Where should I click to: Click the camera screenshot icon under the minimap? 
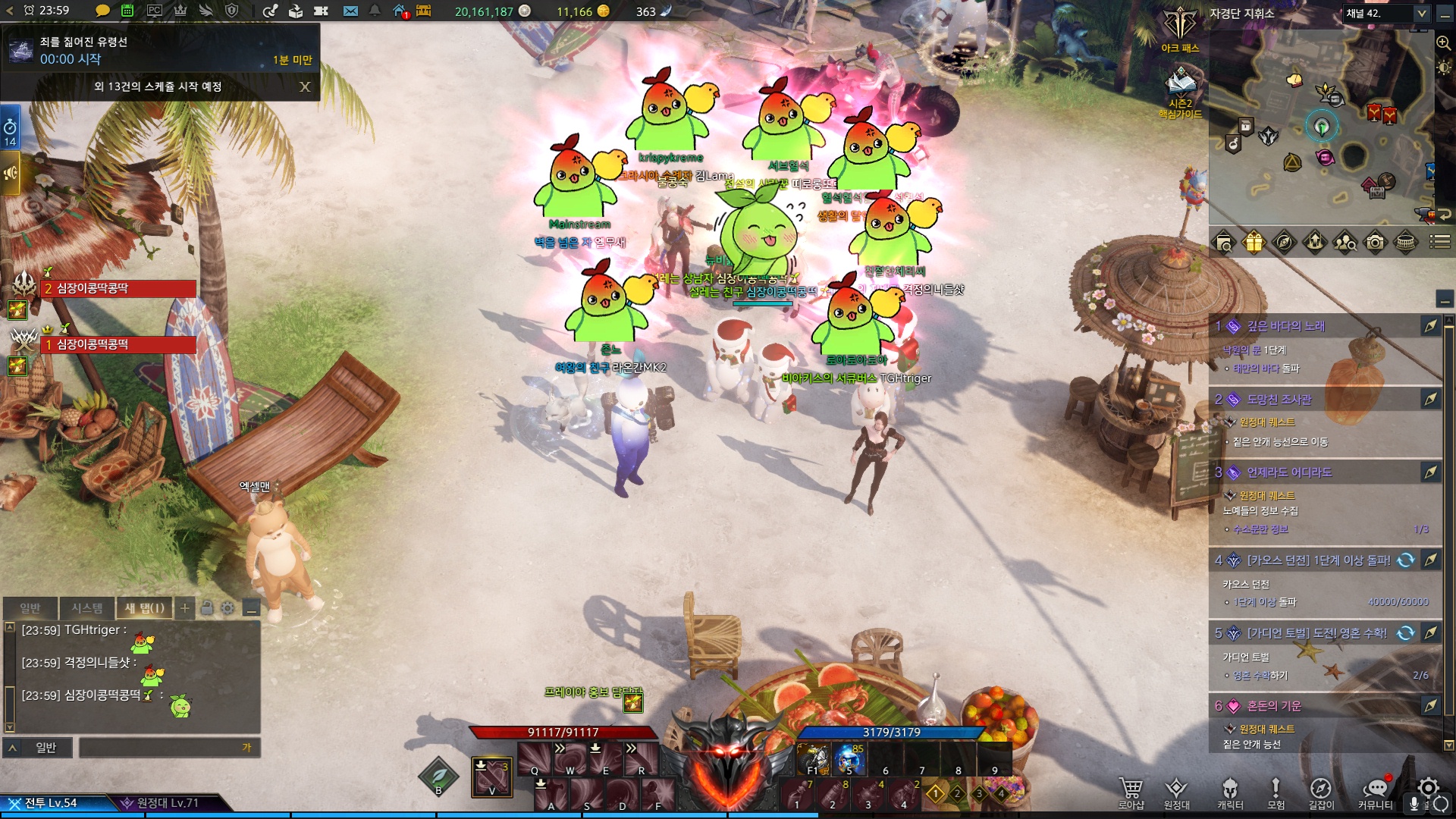1375,243
